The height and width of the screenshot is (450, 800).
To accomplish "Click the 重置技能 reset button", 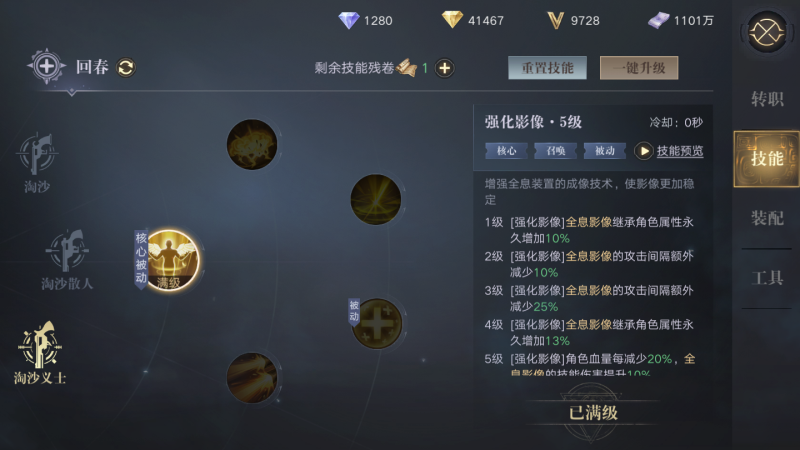I will click(x=547, y=68).
